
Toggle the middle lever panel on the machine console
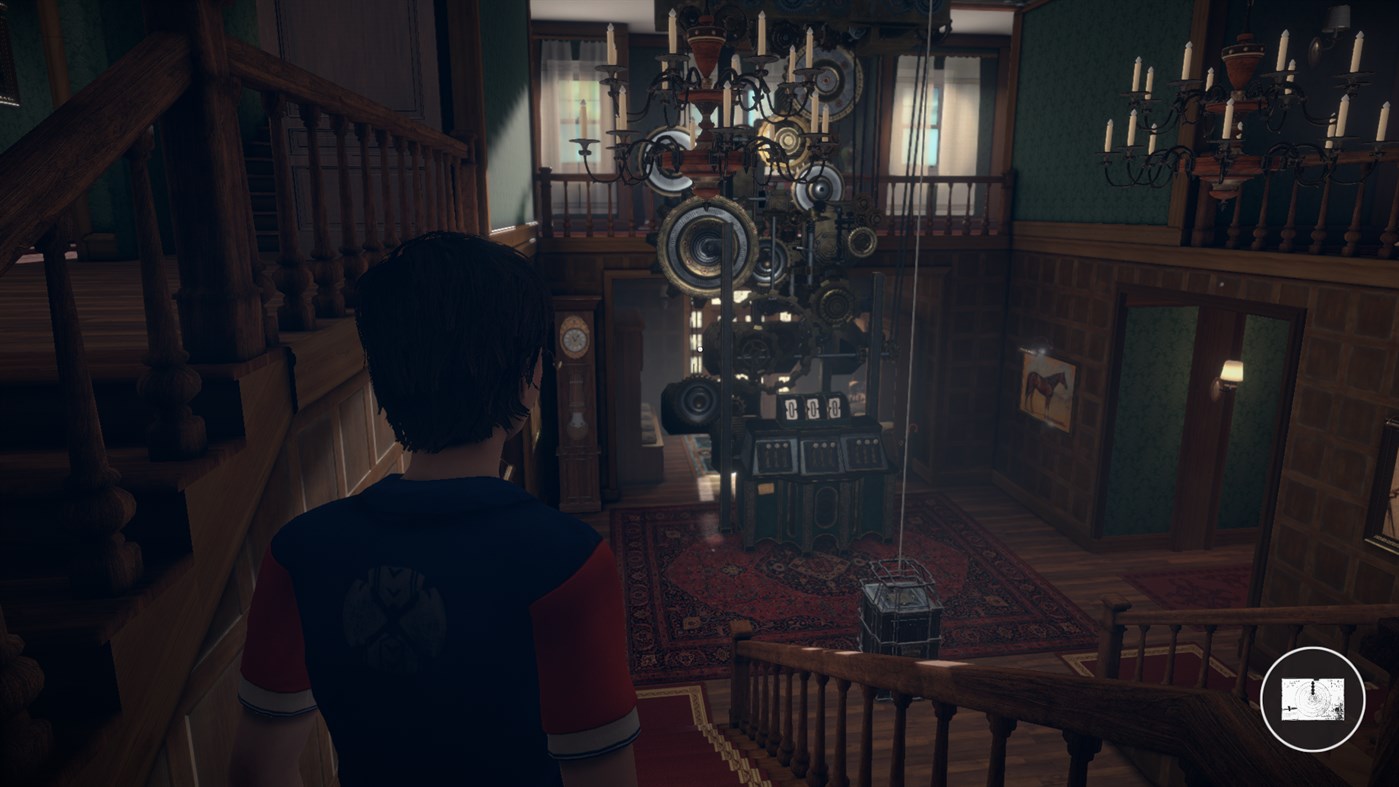point(823,453)
